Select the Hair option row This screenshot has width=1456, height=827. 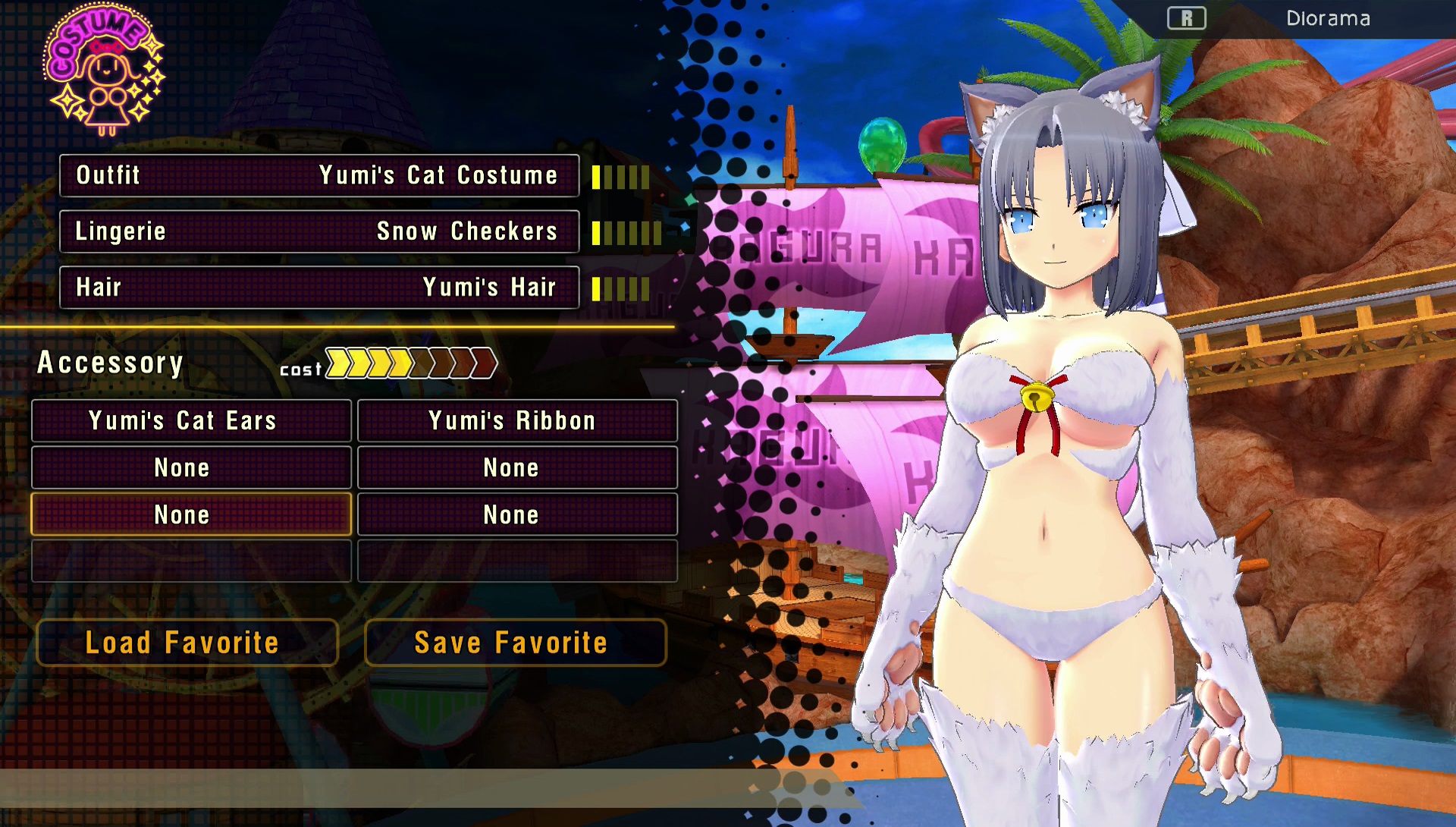pyautogui.click(x=319, y=288)
